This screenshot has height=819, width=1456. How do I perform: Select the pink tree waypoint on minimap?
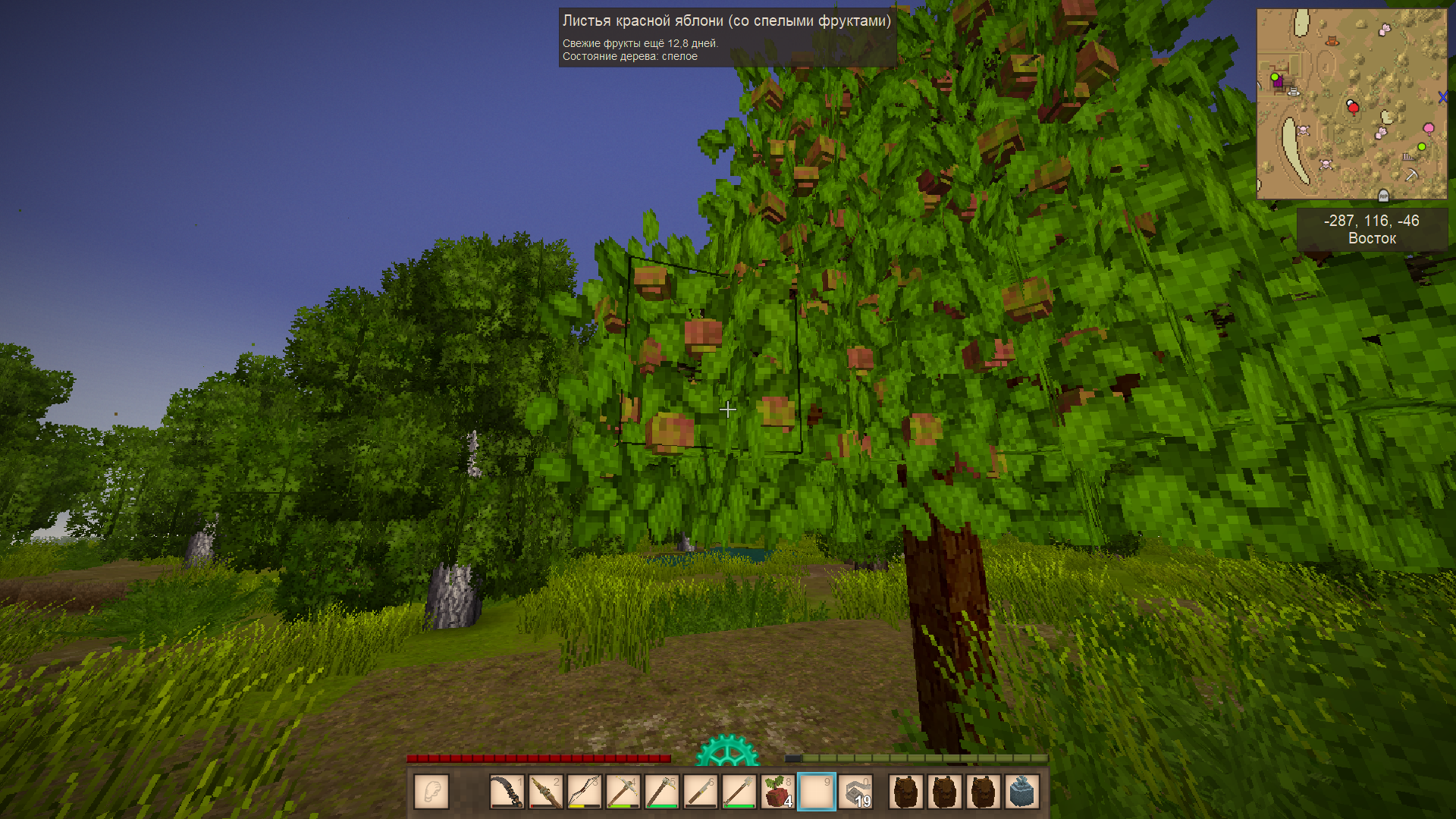click(1429, 128)
